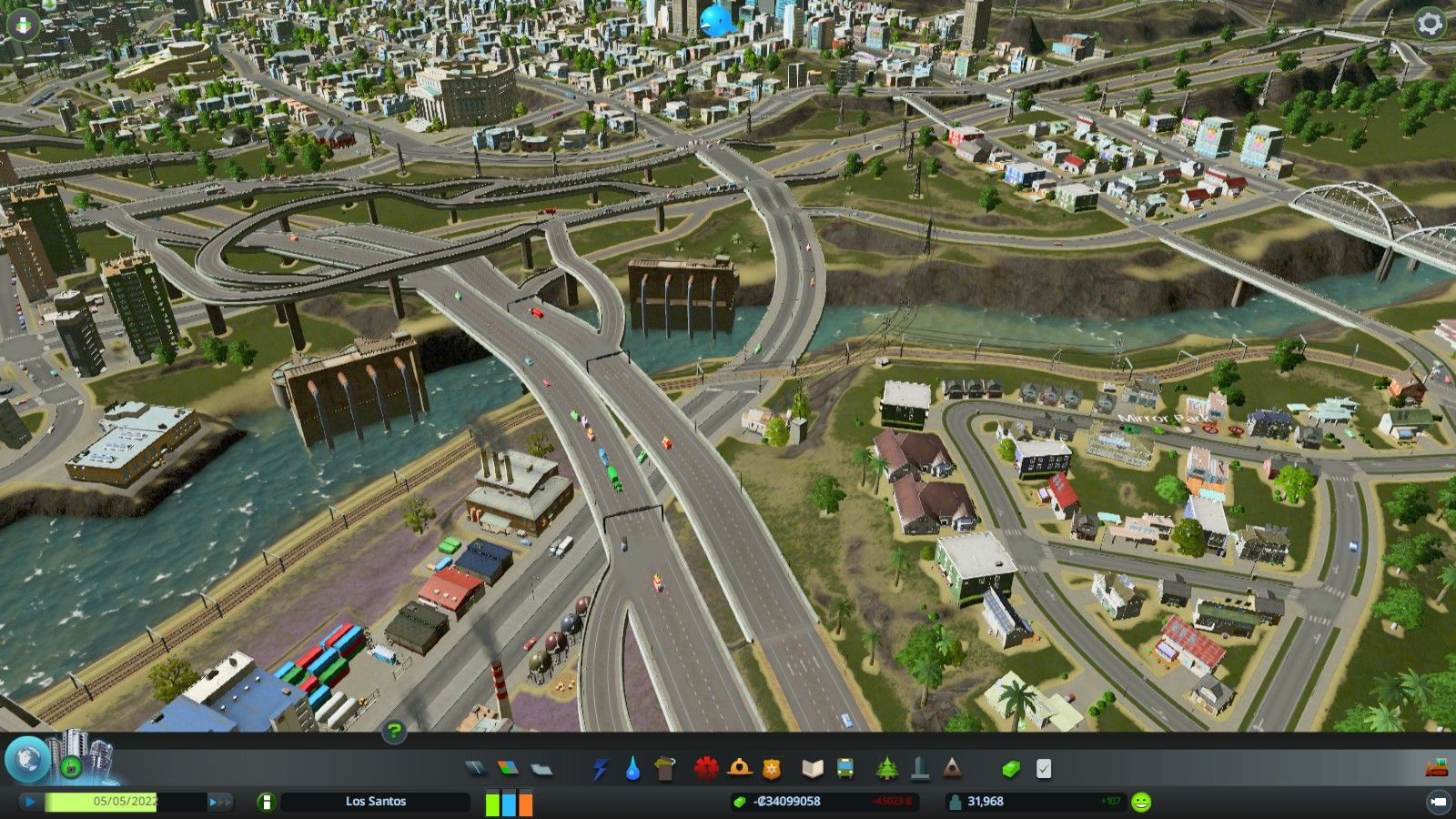Expand the city info views panel

[x=264, y=802]
